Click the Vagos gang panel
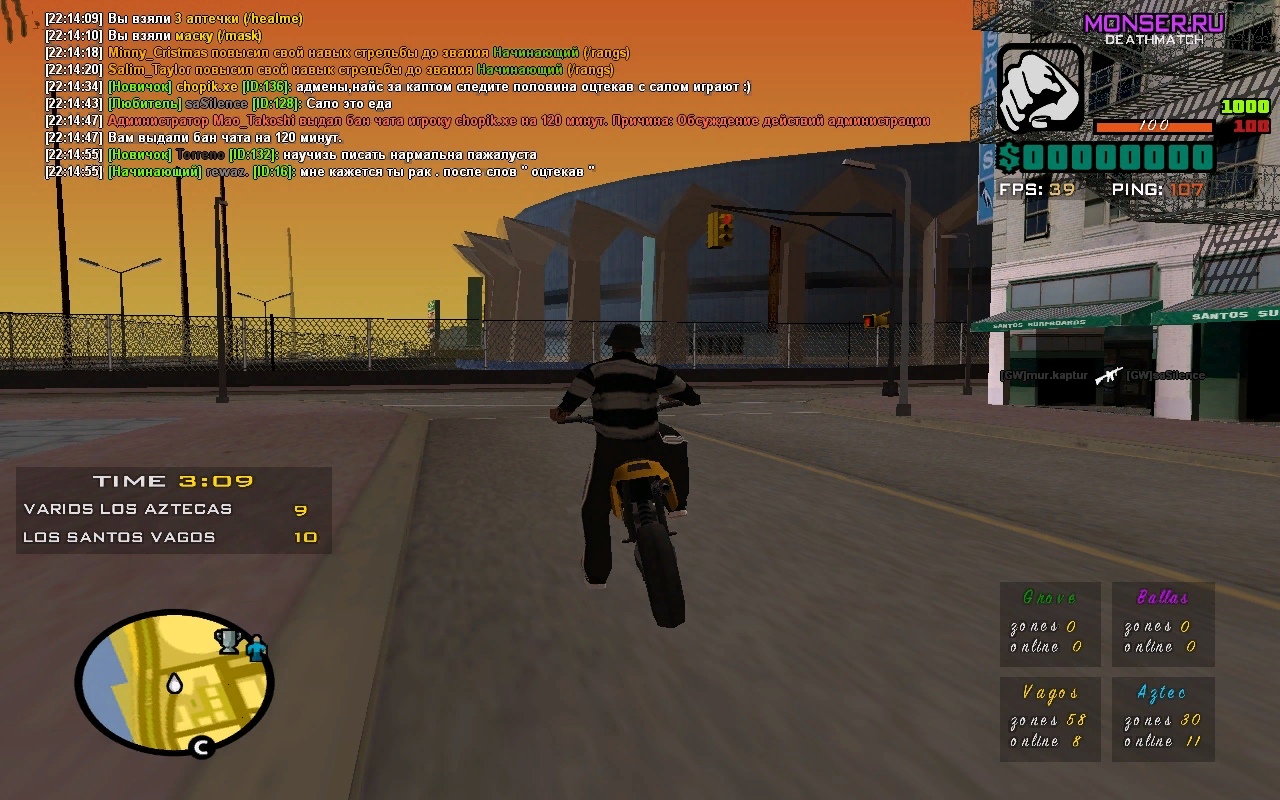The width and height of the screenshot is (1280, 800). 1050,719
